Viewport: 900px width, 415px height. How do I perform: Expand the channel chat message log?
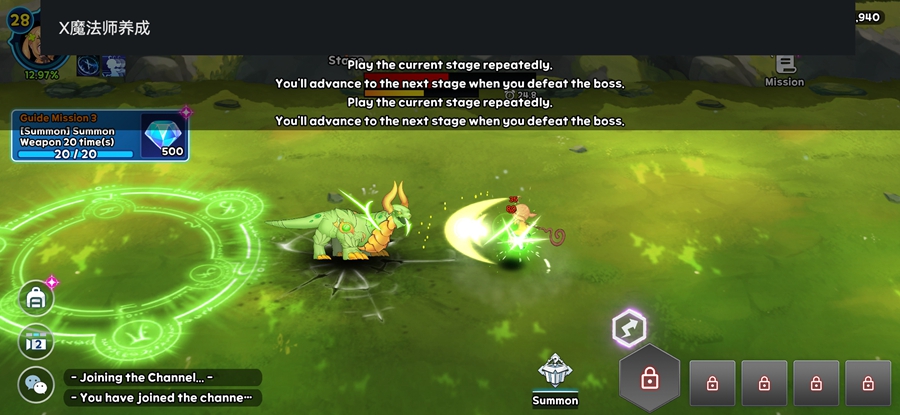tap(163, 388)
